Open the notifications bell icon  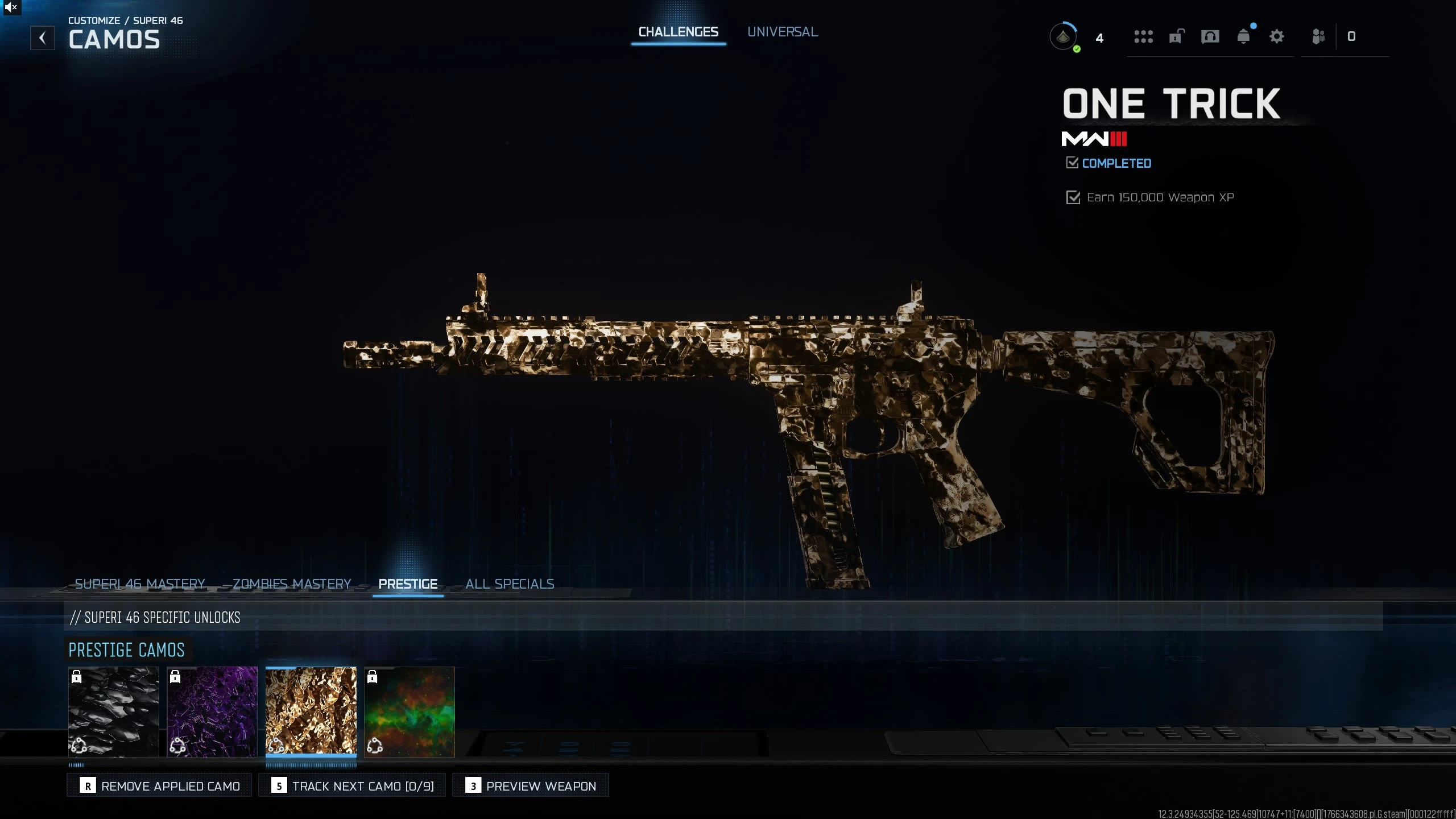[1244, 36]
